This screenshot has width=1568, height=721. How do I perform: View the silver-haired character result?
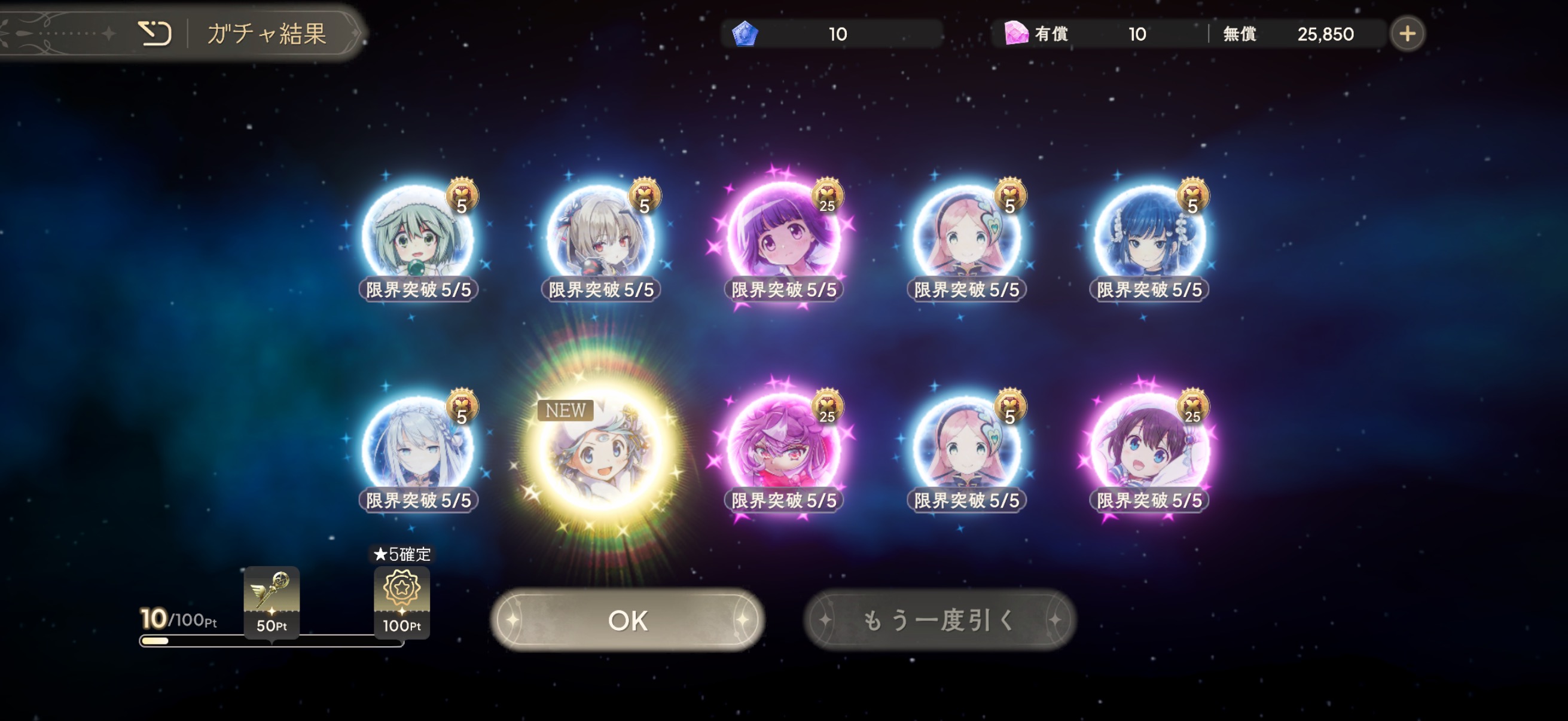coord(417,449)
